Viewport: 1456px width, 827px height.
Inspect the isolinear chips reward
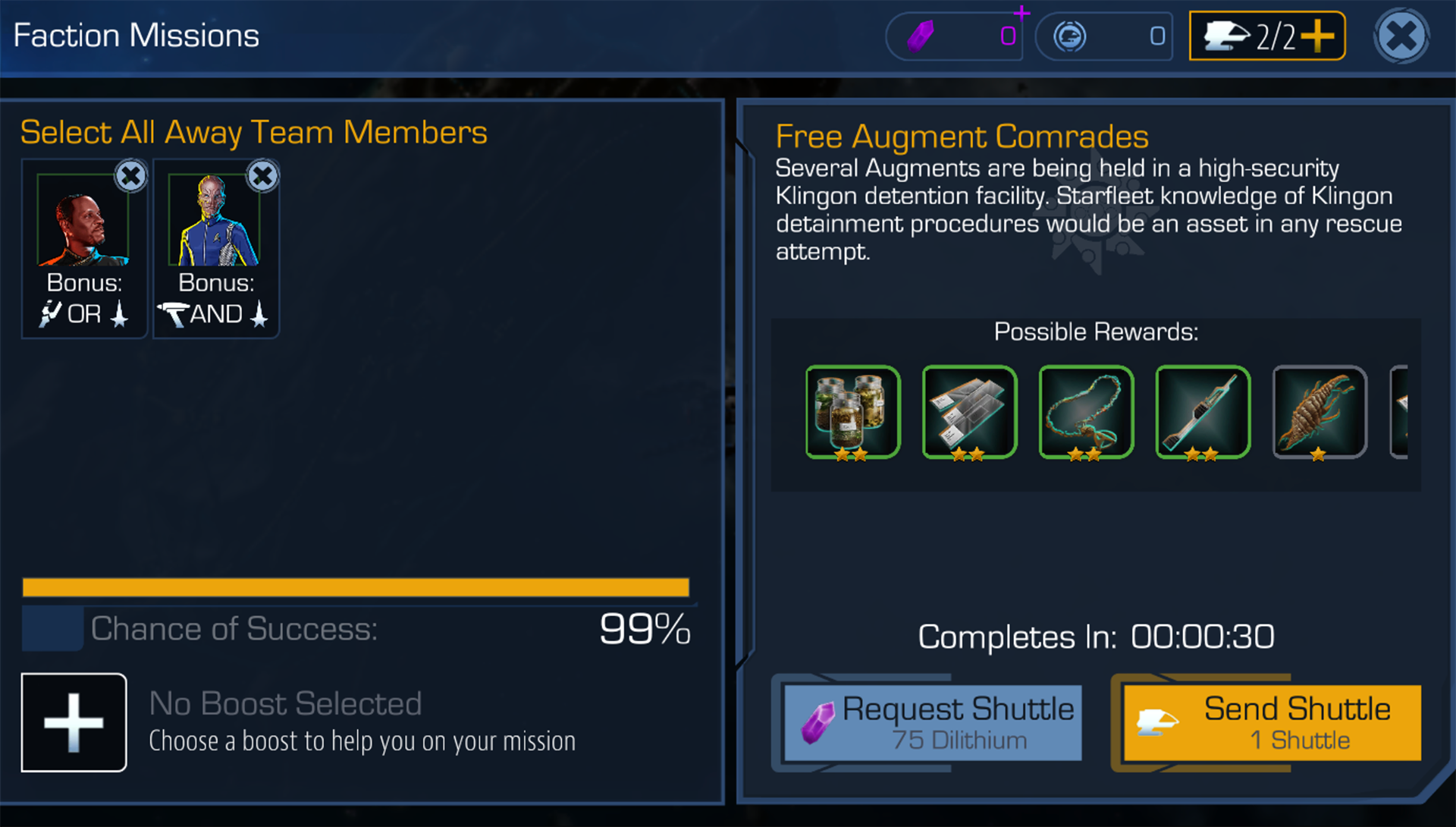(x=969, y=412)
